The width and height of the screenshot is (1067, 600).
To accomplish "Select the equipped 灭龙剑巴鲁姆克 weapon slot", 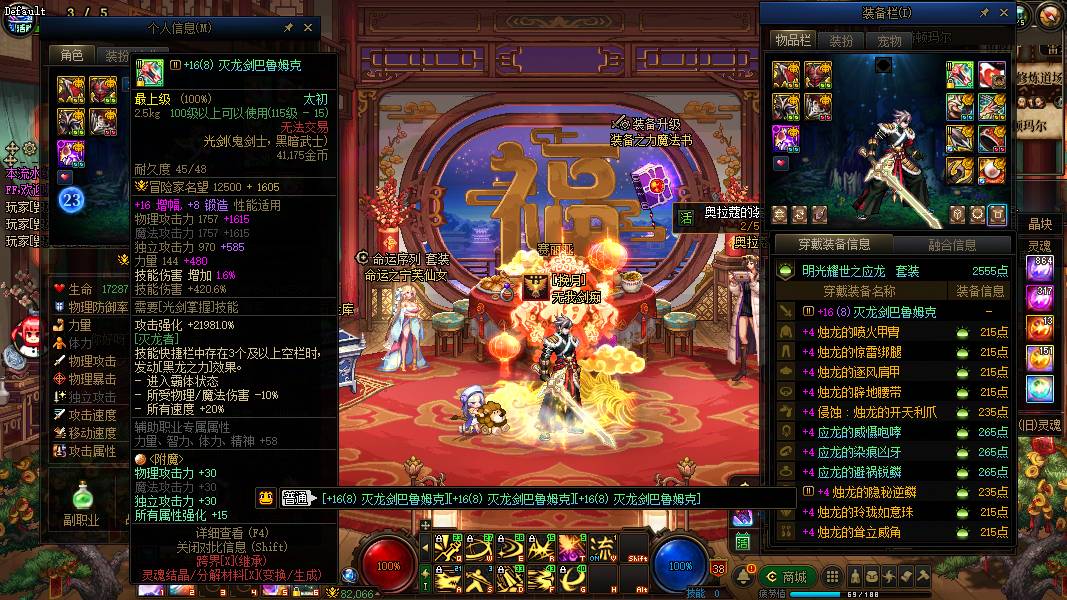I will point(961,75).
